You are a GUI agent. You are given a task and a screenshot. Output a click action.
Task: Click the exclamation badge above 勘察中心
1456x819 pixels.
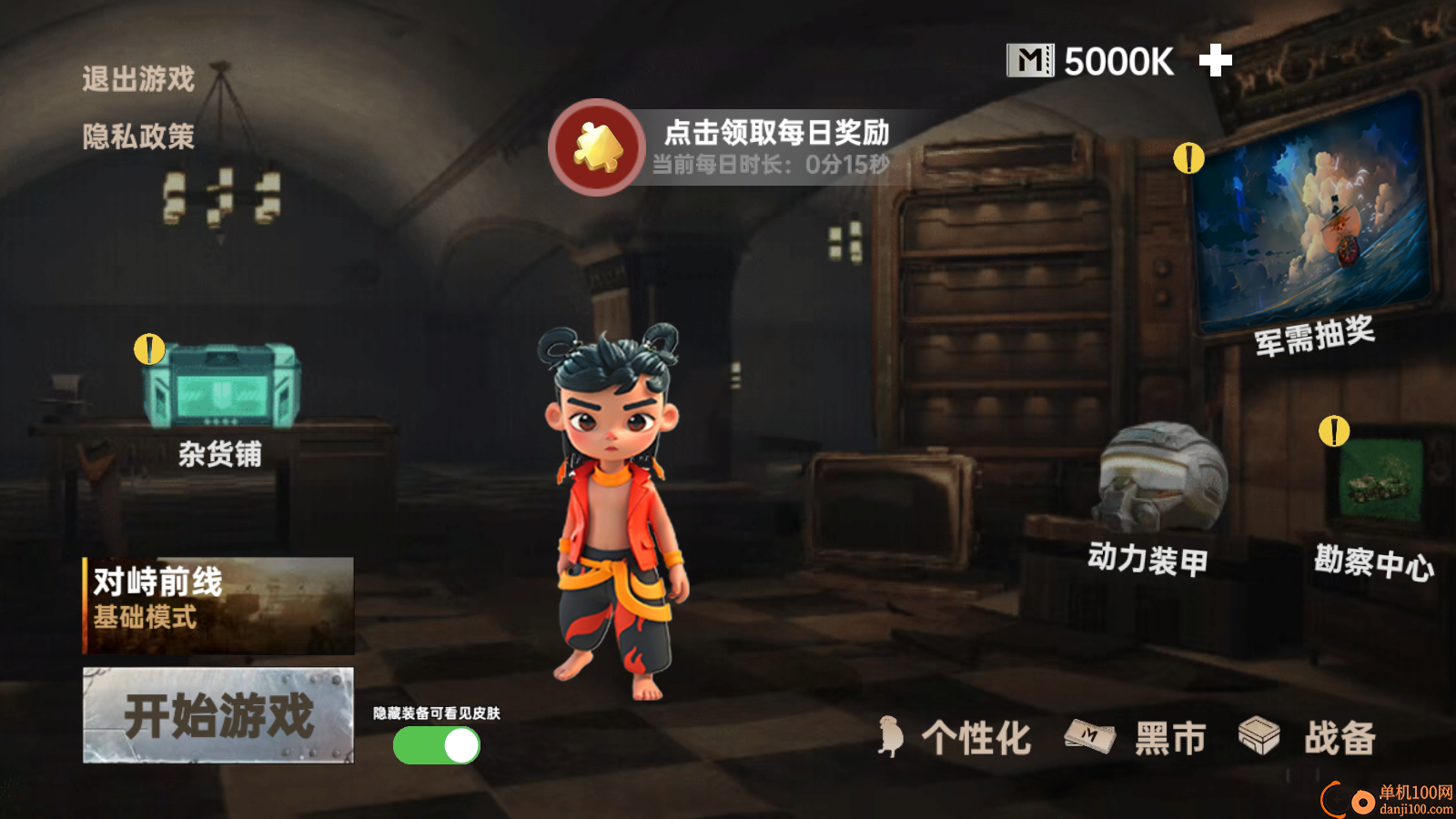tap(1334, 430)
